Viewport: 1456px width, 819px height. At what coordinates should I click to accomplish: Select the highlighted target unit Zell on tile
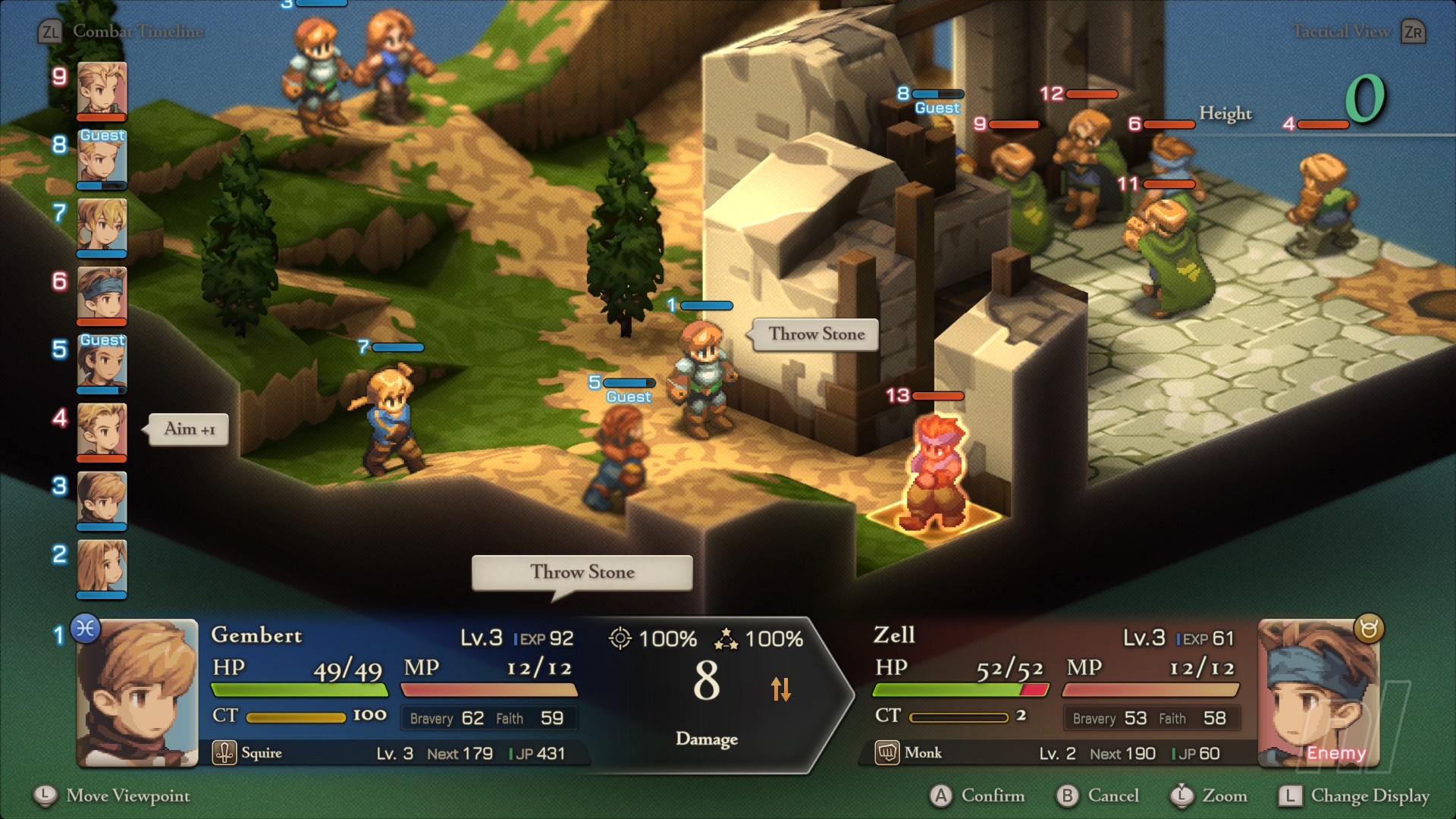click(x=937, y=474)
